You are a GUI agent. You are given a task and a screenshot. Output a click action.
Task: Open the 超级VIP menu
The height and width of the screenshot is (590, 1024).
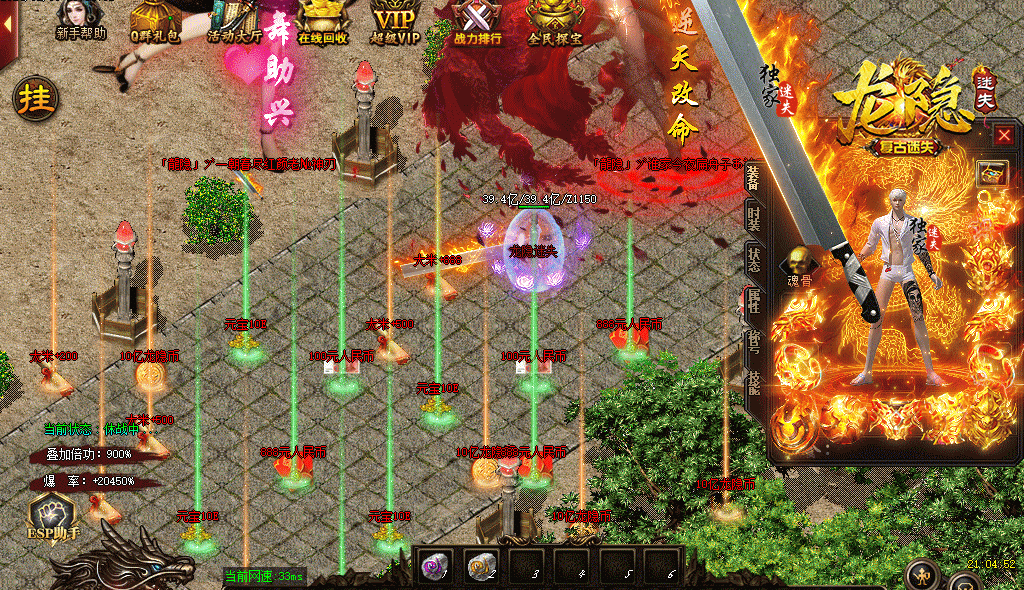point(394,20)
